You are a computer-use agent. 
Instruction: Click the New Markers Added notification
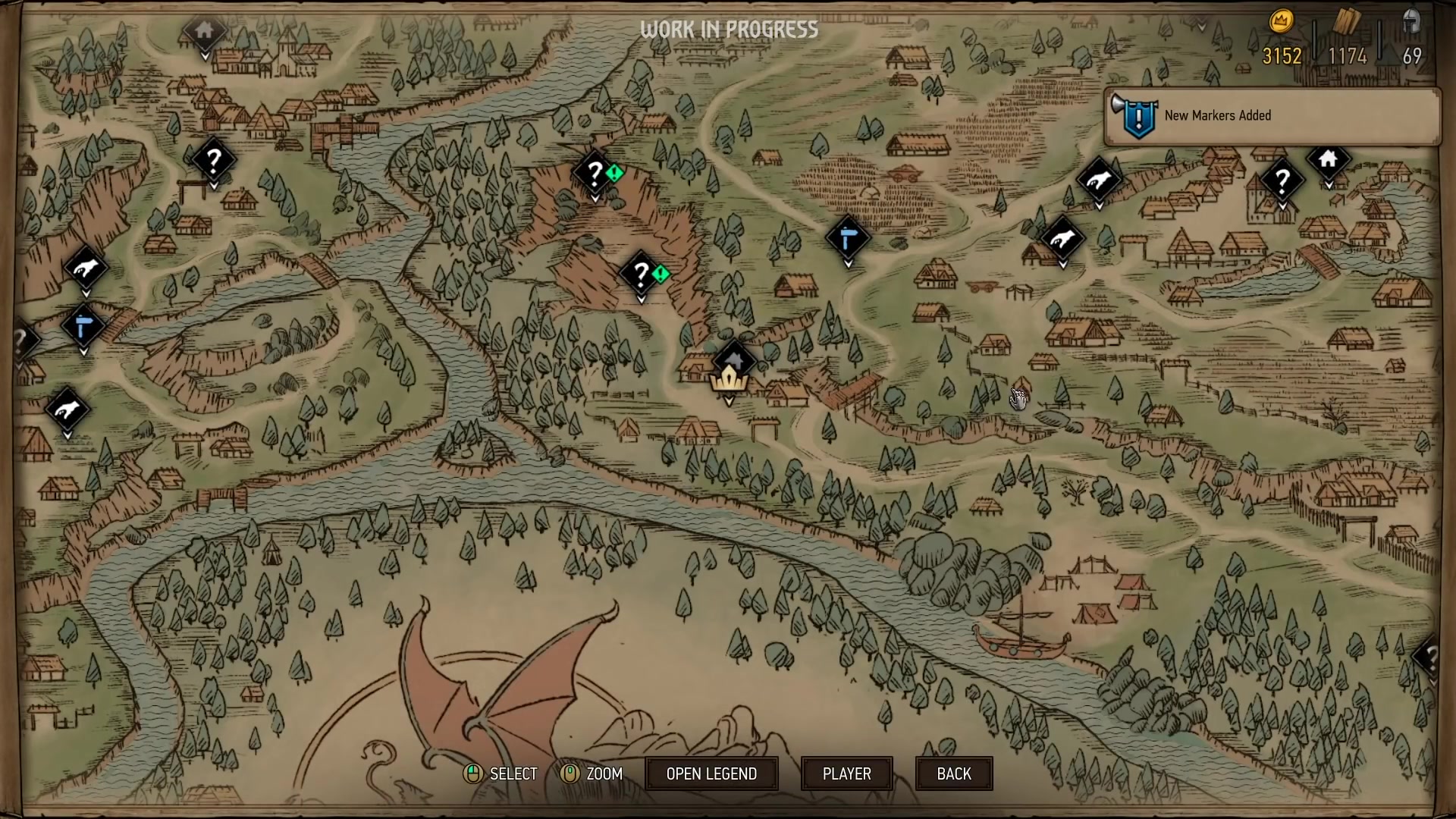(1272, 116)
